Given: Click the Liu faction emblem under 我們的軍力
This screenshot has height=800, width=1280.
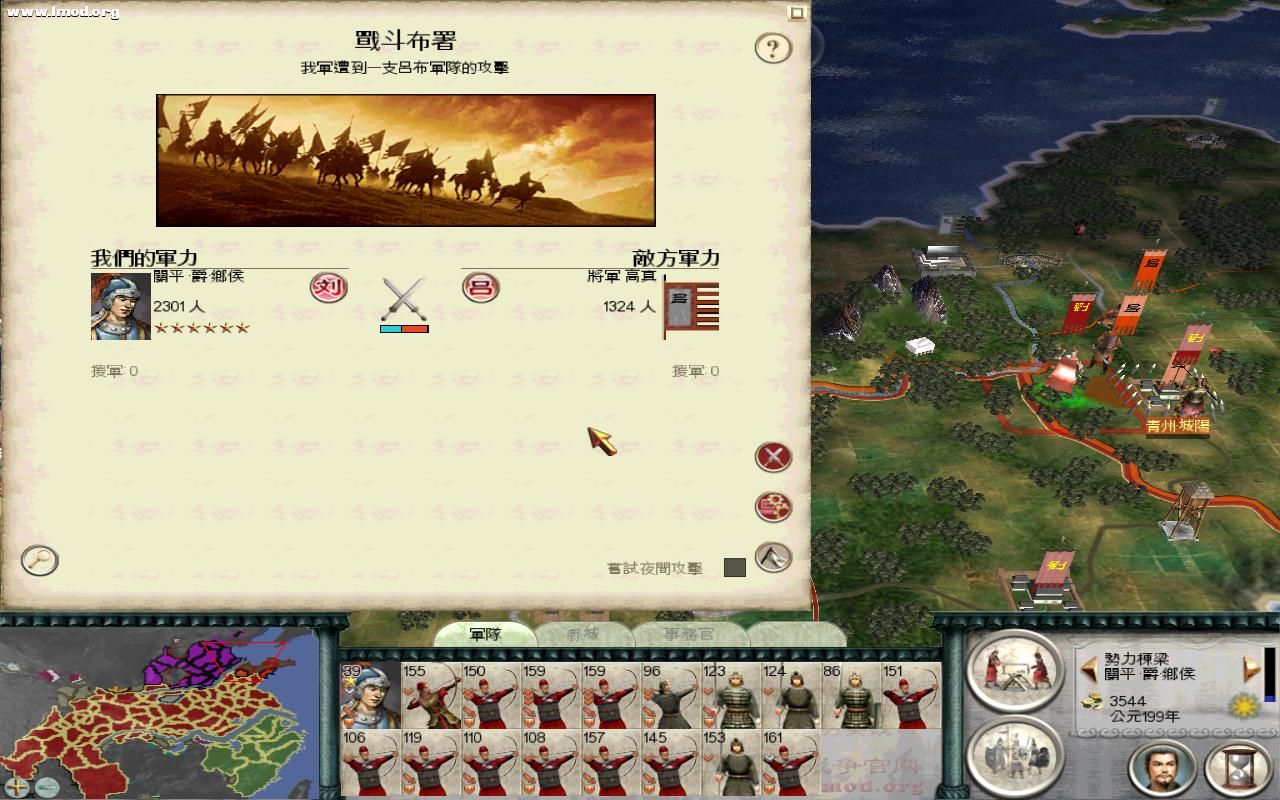Looking at the screenshot, I should [x=330, y=288].
